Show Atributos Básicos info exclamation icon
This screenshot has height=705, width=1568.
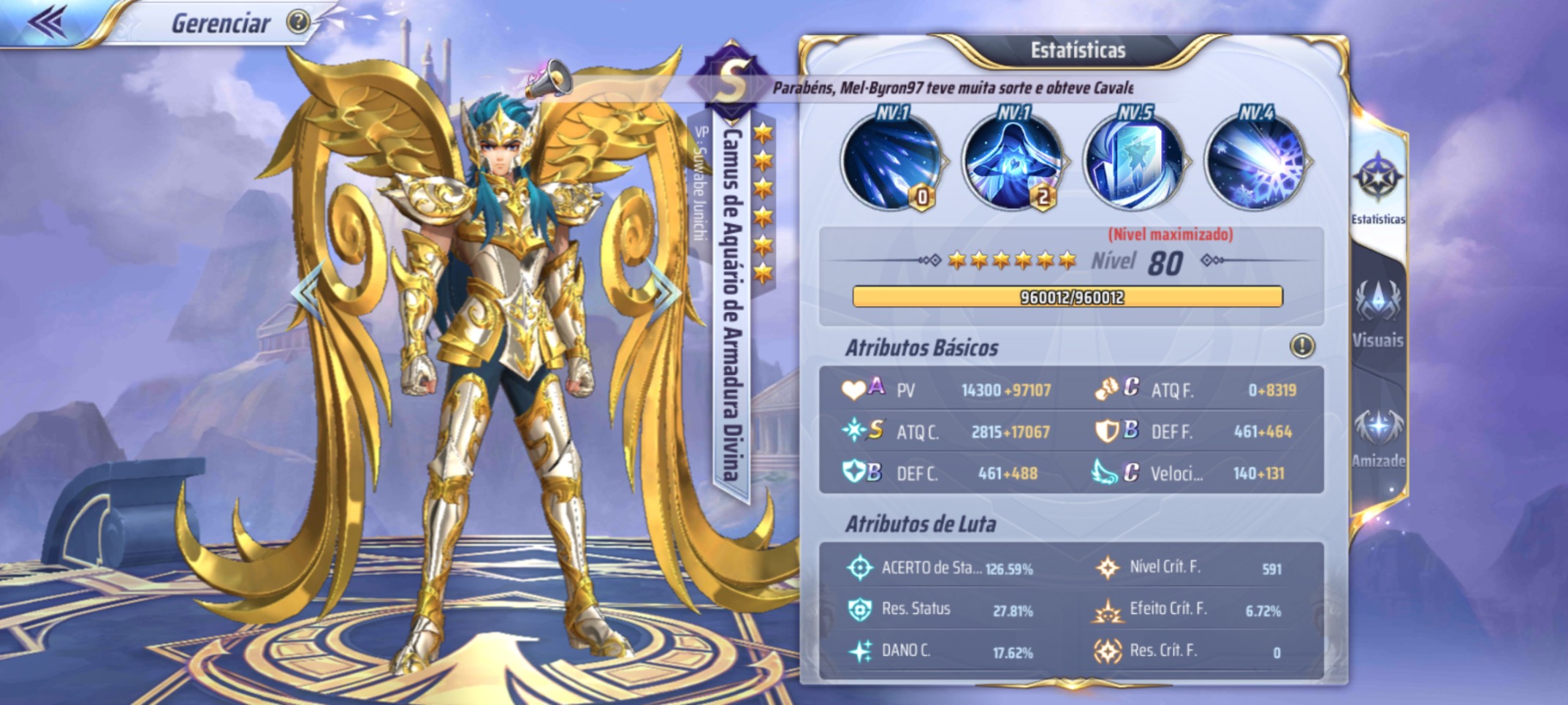click(x=1302, y=346)
